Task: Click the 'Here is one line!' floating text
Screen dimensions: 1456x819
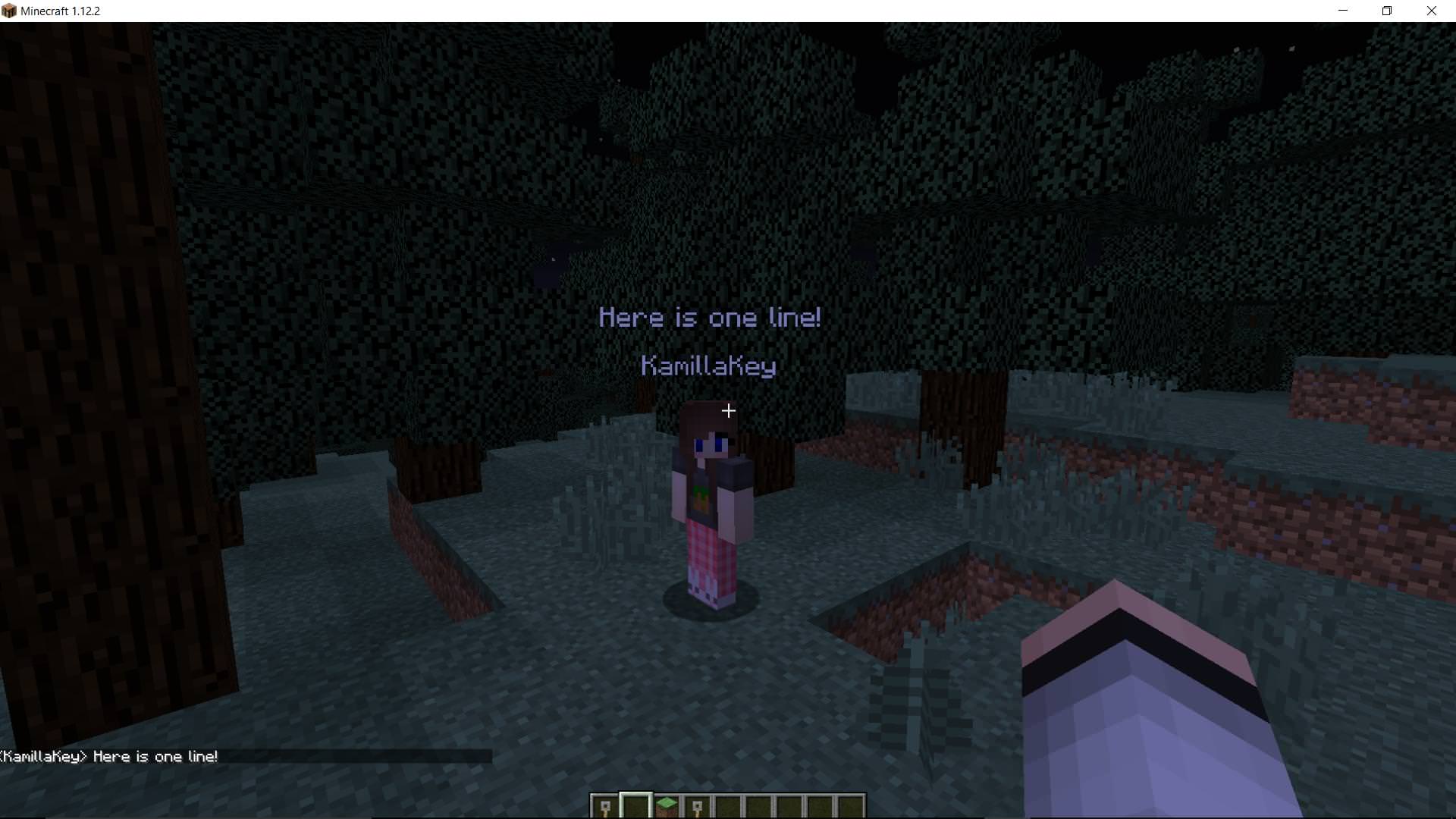Action: (710, 317)
